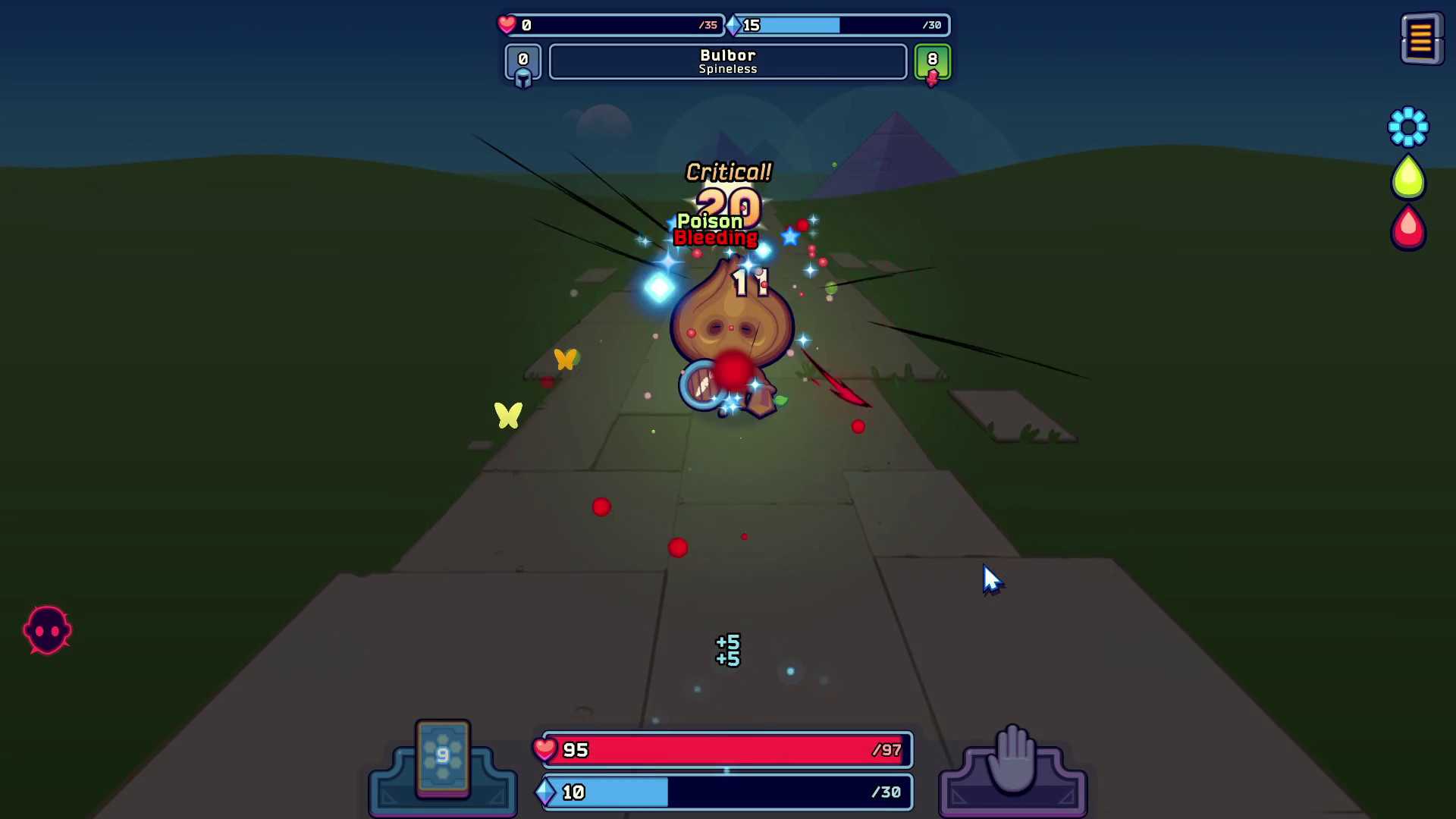Click the green crystal counter showing 8

coord(931,62)
